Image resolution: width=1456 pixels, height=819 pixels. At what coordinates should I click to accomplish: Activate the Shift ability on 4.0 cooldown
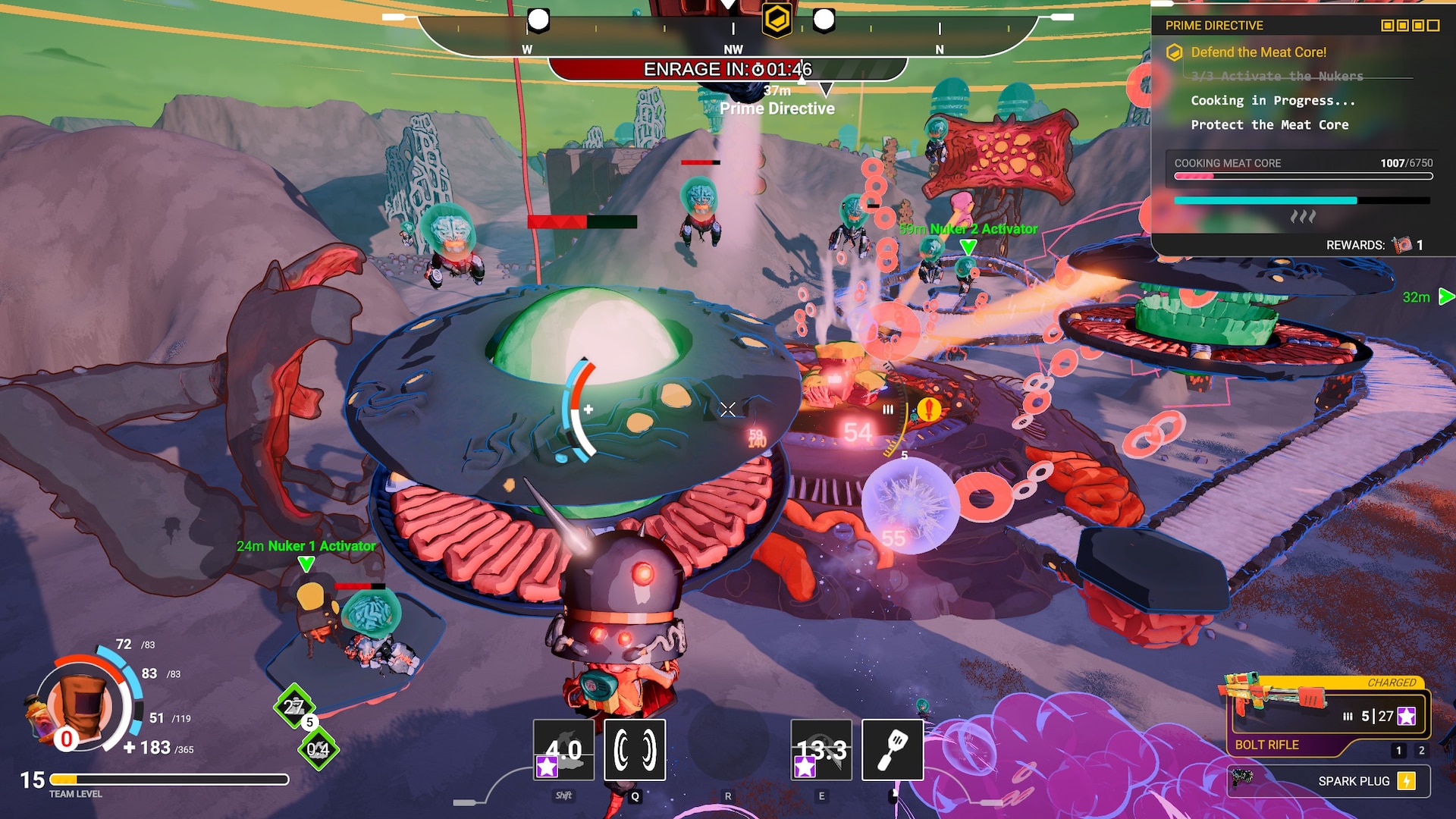(563, 749)
